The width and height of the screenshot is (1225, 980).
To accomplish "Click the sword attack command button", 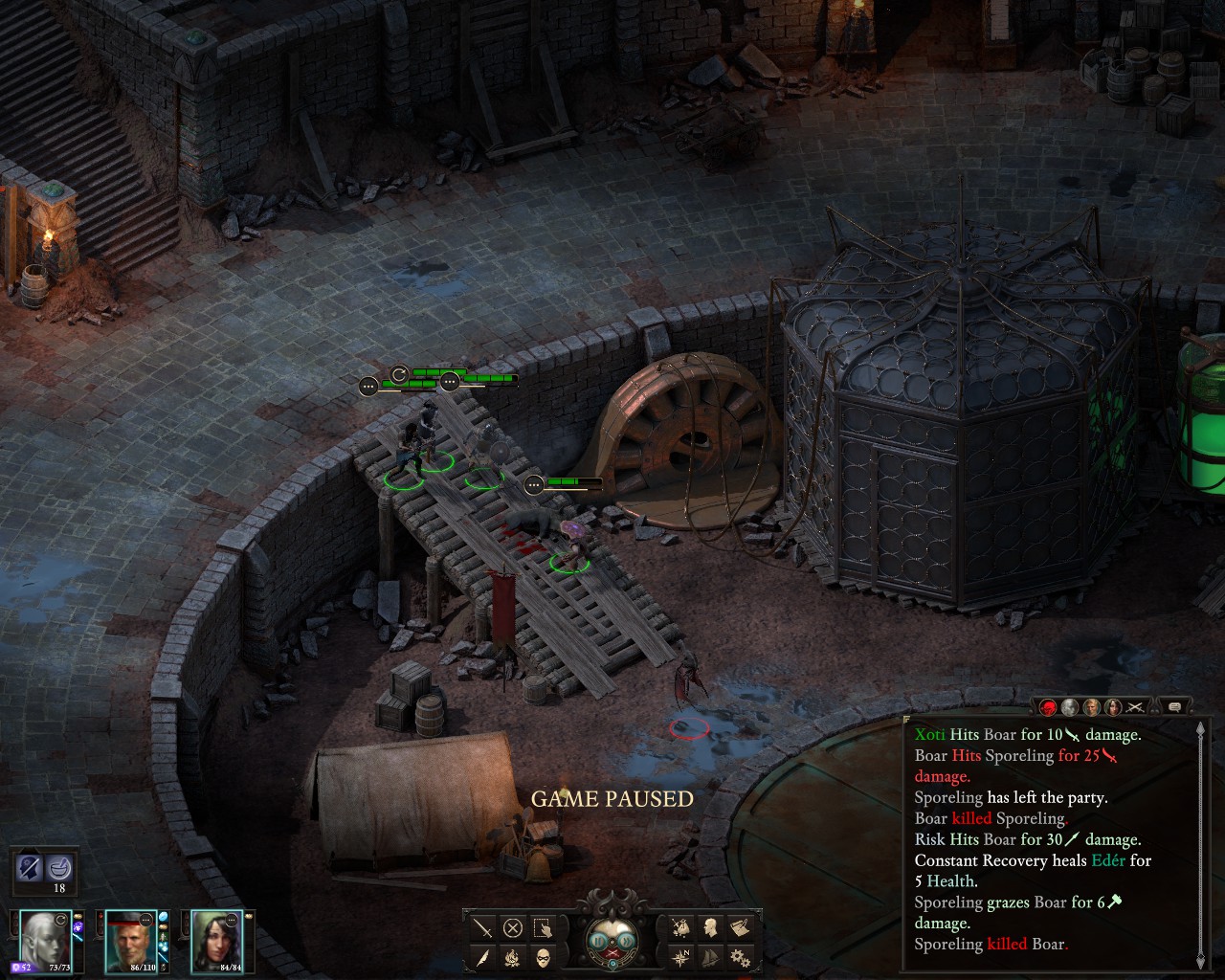I will click(x=483, y=928).
